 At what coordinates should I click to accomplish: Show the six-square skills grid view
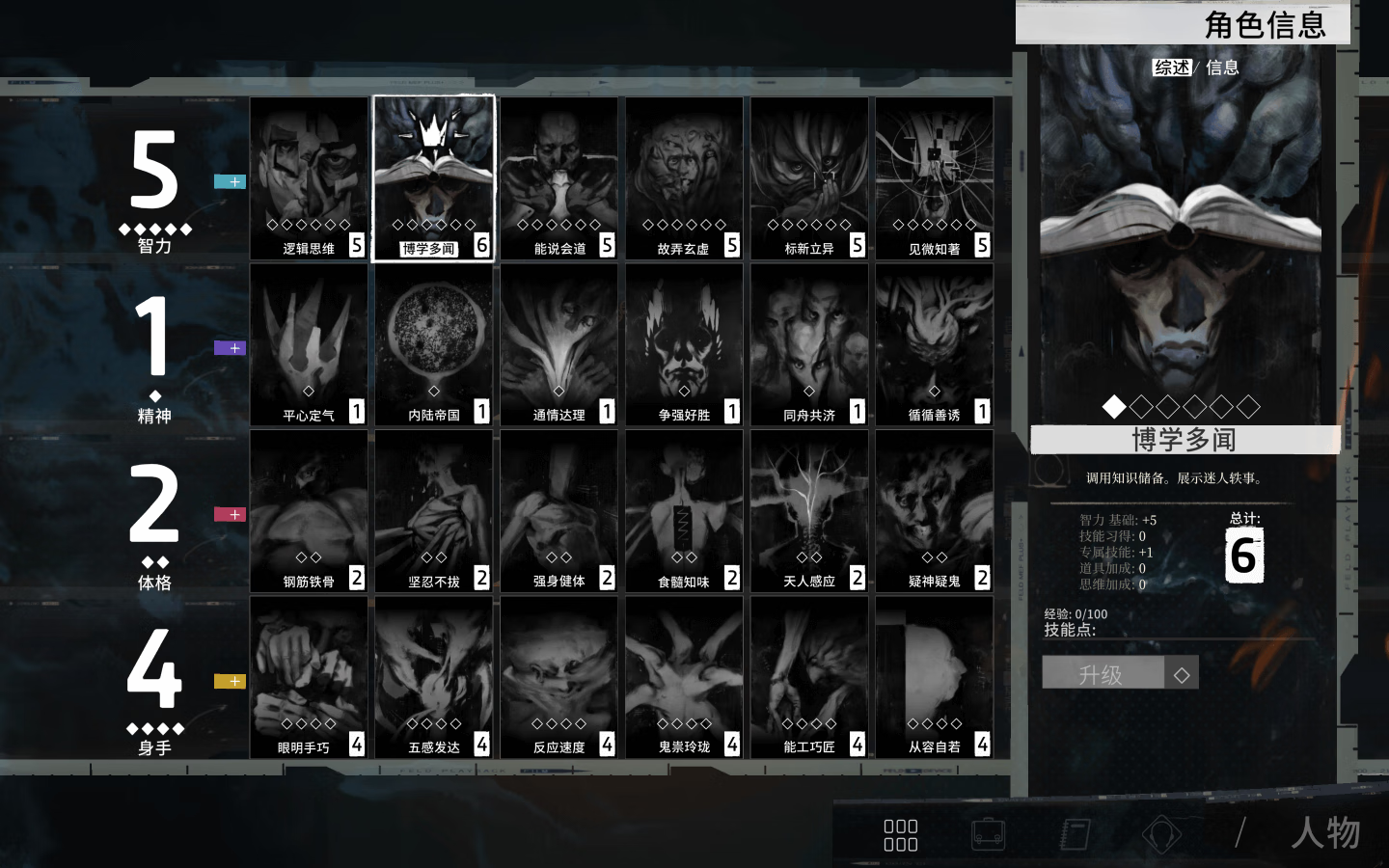(900, 834)
